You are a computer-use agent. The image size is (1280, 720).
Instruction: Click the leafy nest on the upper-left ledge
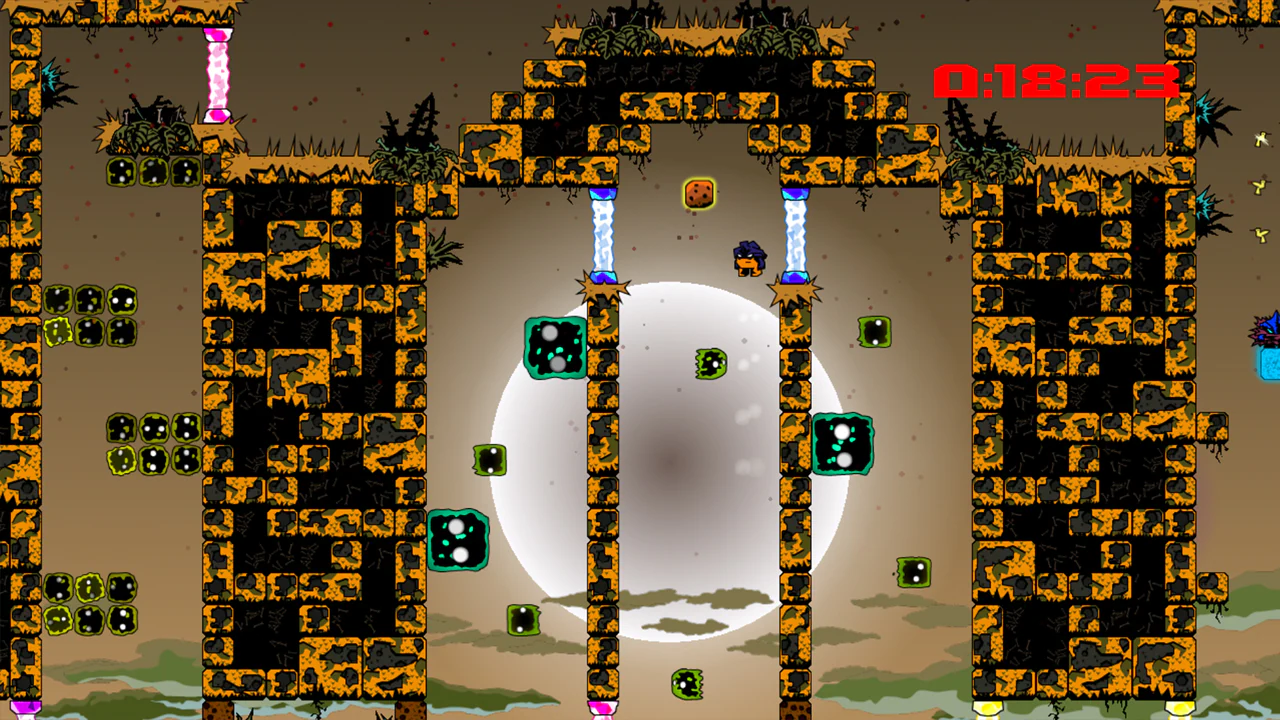[x=150, y=135]
